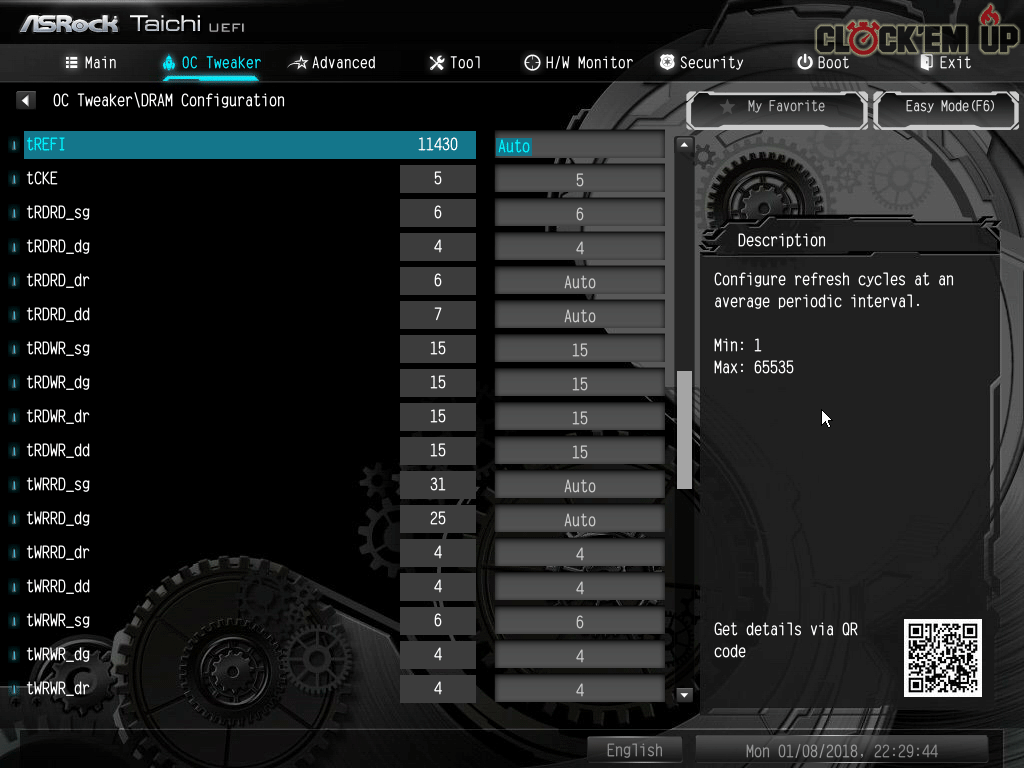This screenshot has height=768, width=1024.
Task: Change the English language setting
Action: [634, 750]
